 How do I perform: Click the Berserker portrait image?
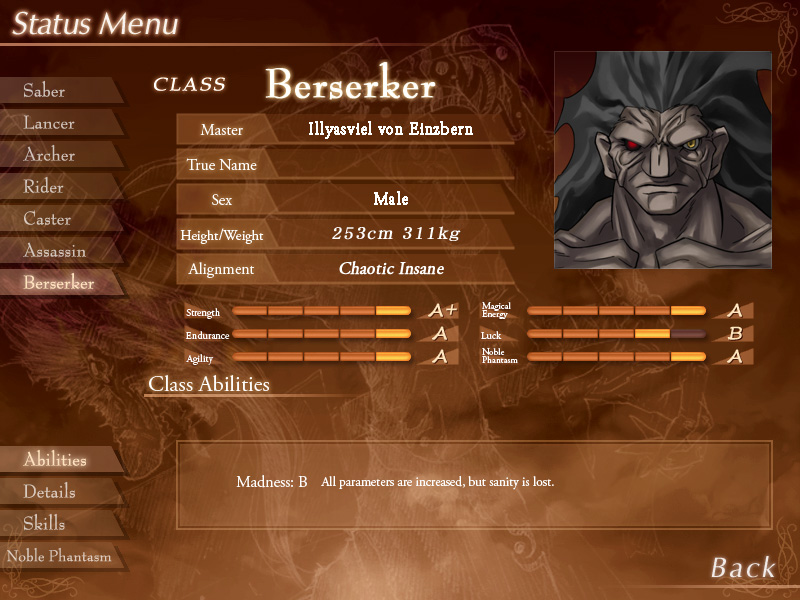click(662, 161)
